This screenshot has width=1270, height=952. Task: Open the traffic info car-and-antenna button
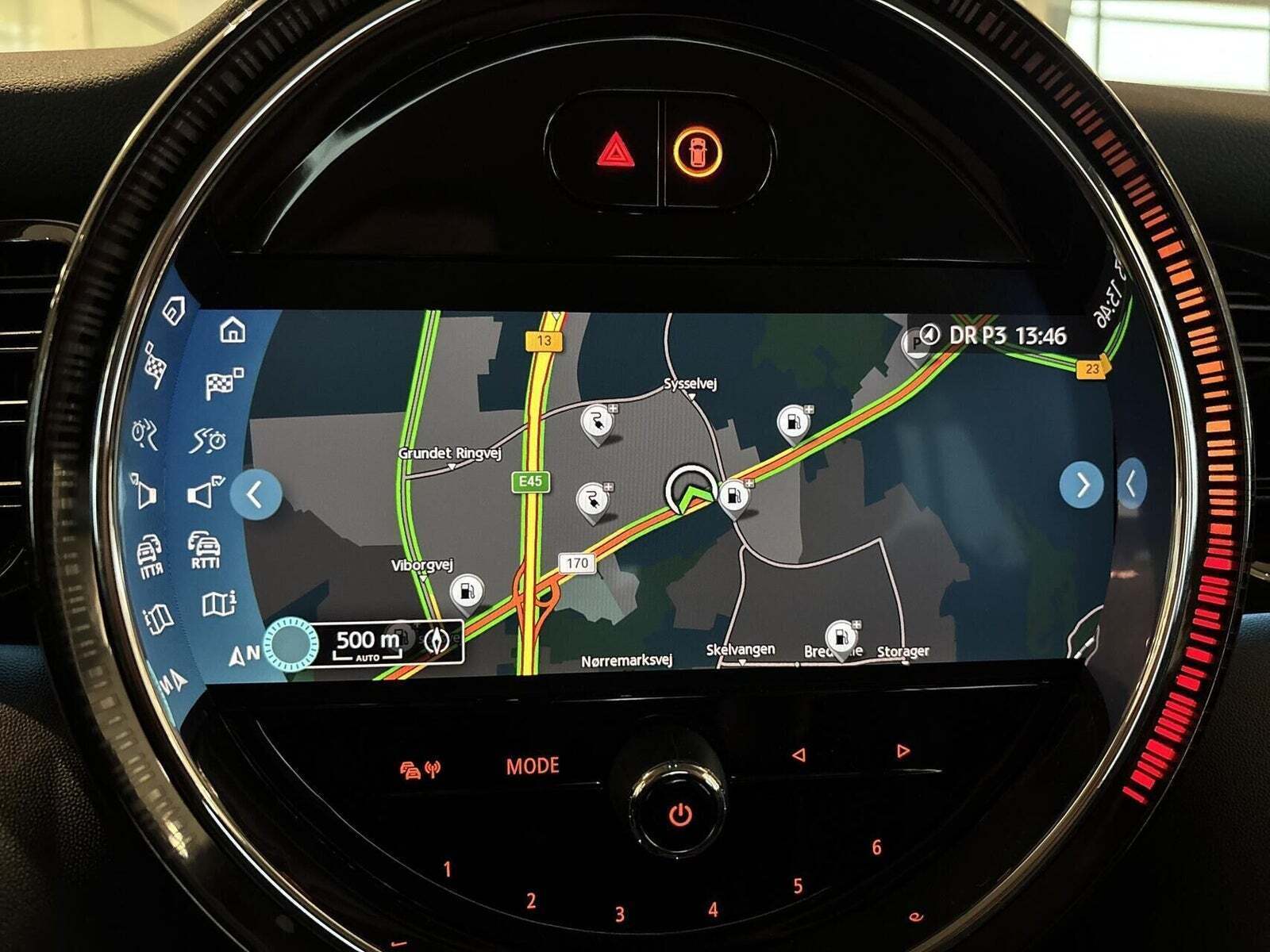tap(421, 770)
